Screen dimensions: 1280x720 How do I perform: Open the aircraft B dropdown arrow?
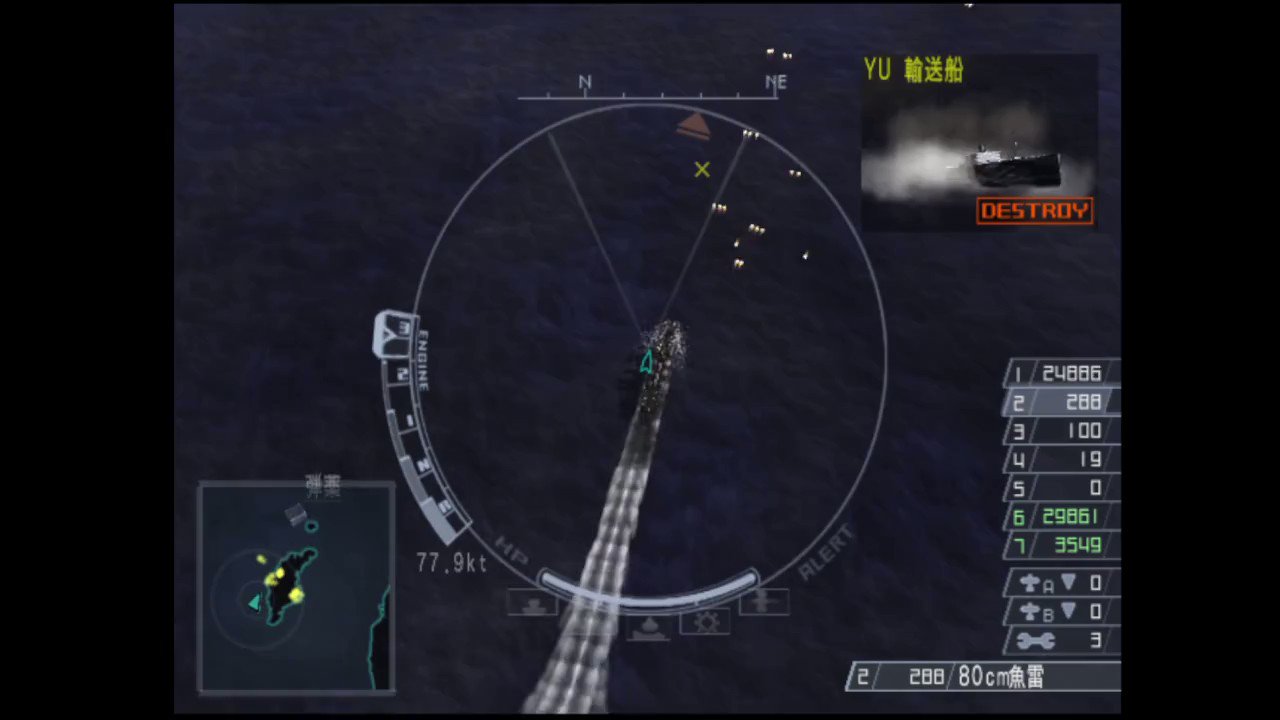[x=1068, y=612]
